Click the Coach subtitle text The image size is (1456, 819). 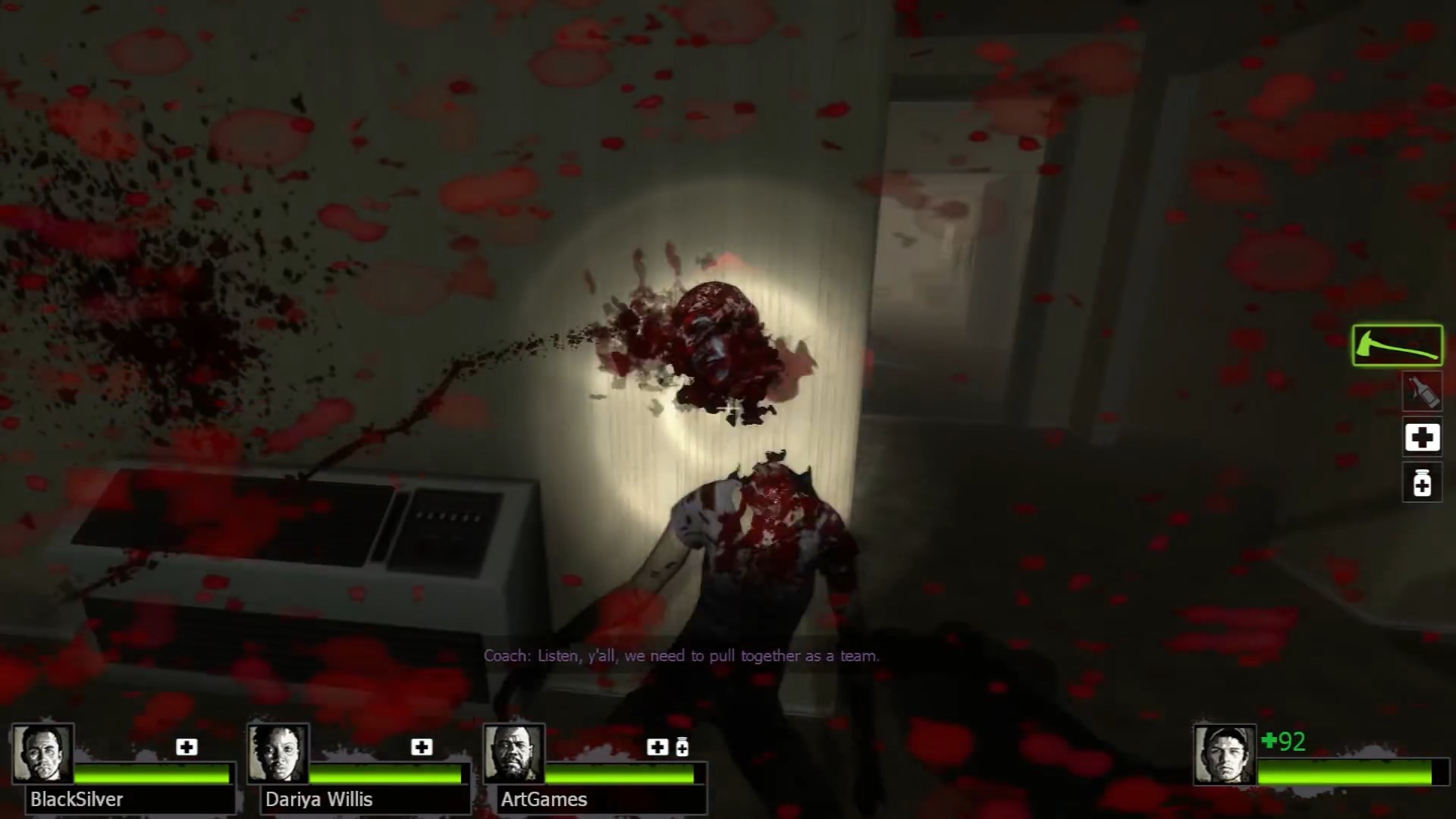(x=681, y=655)
